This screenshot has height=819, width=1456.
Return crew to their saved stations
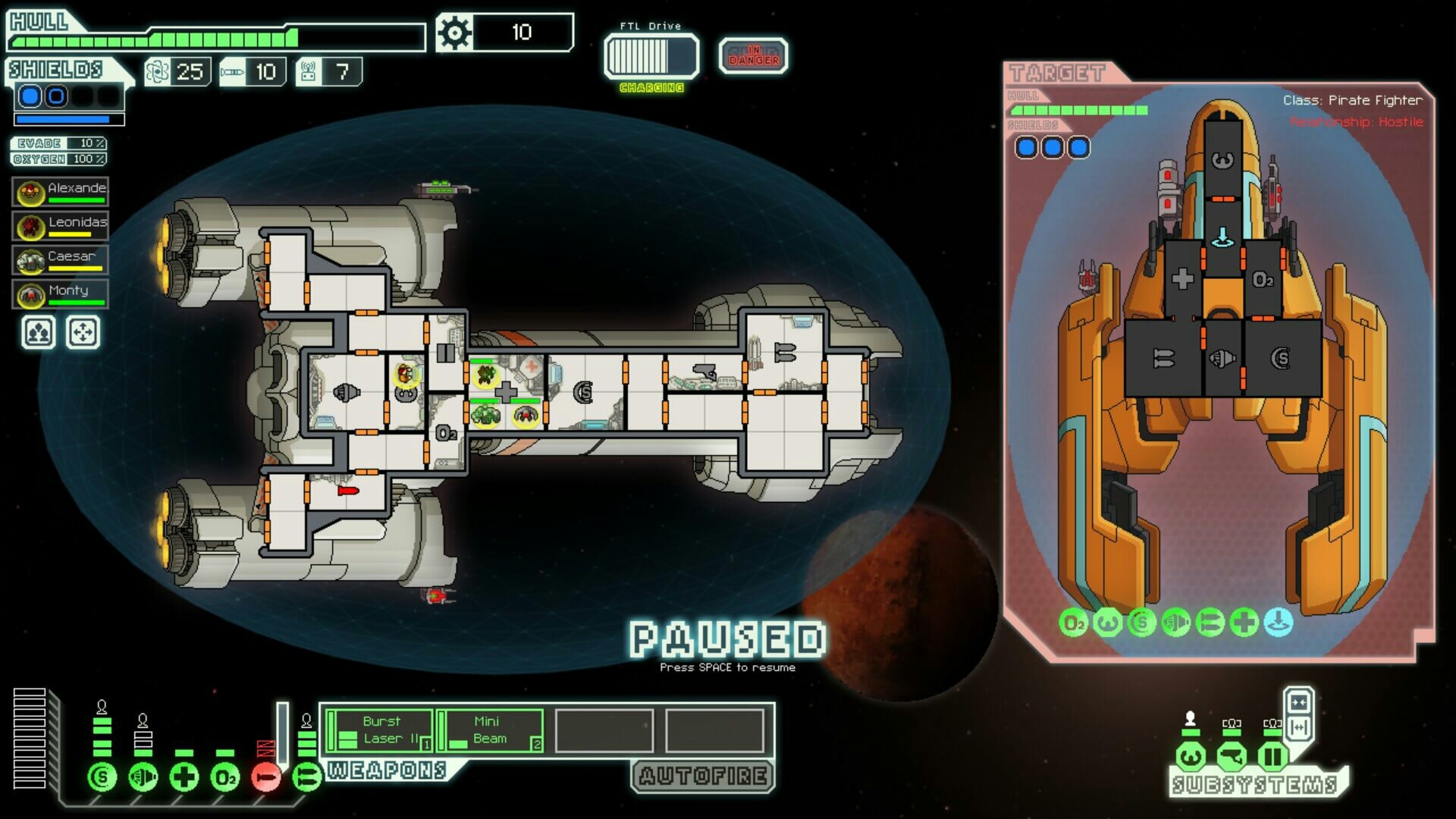82,333
